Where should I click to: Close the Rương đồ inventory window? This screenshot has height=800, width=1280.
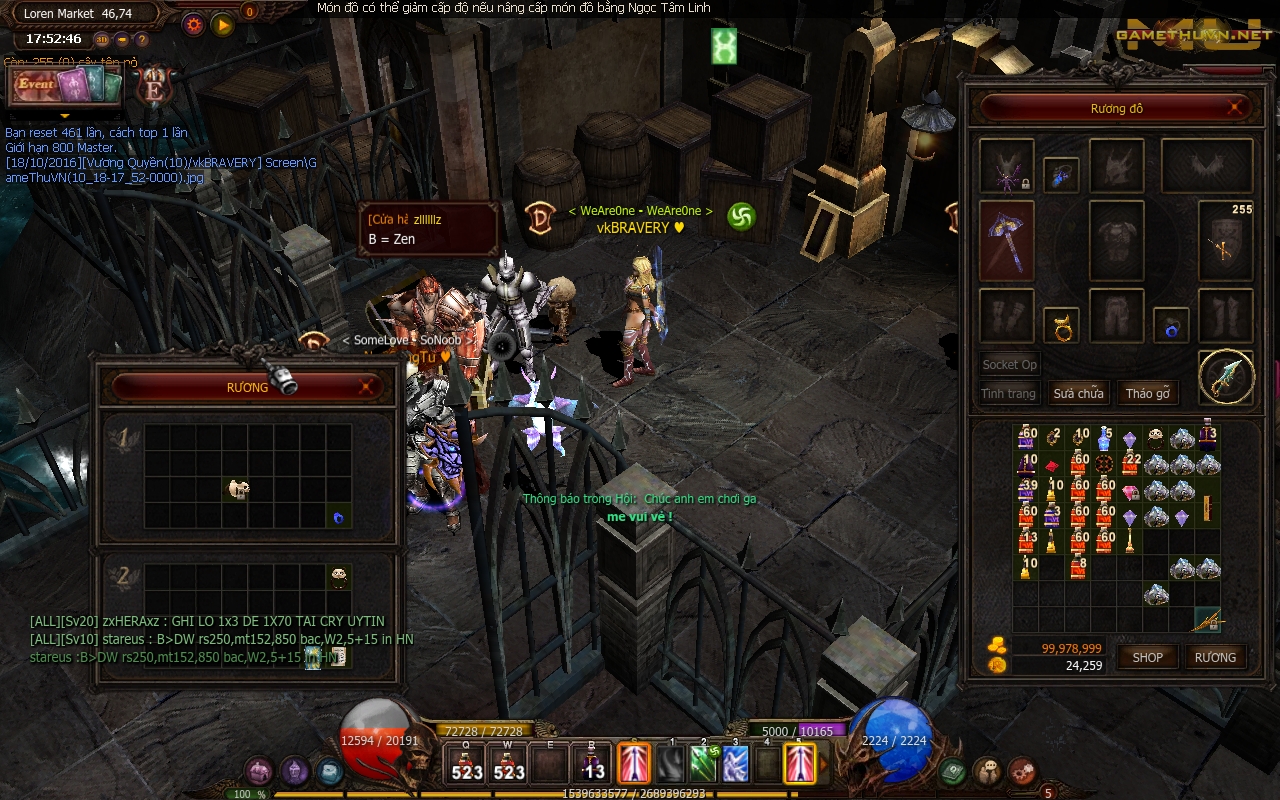(1238, 108)
